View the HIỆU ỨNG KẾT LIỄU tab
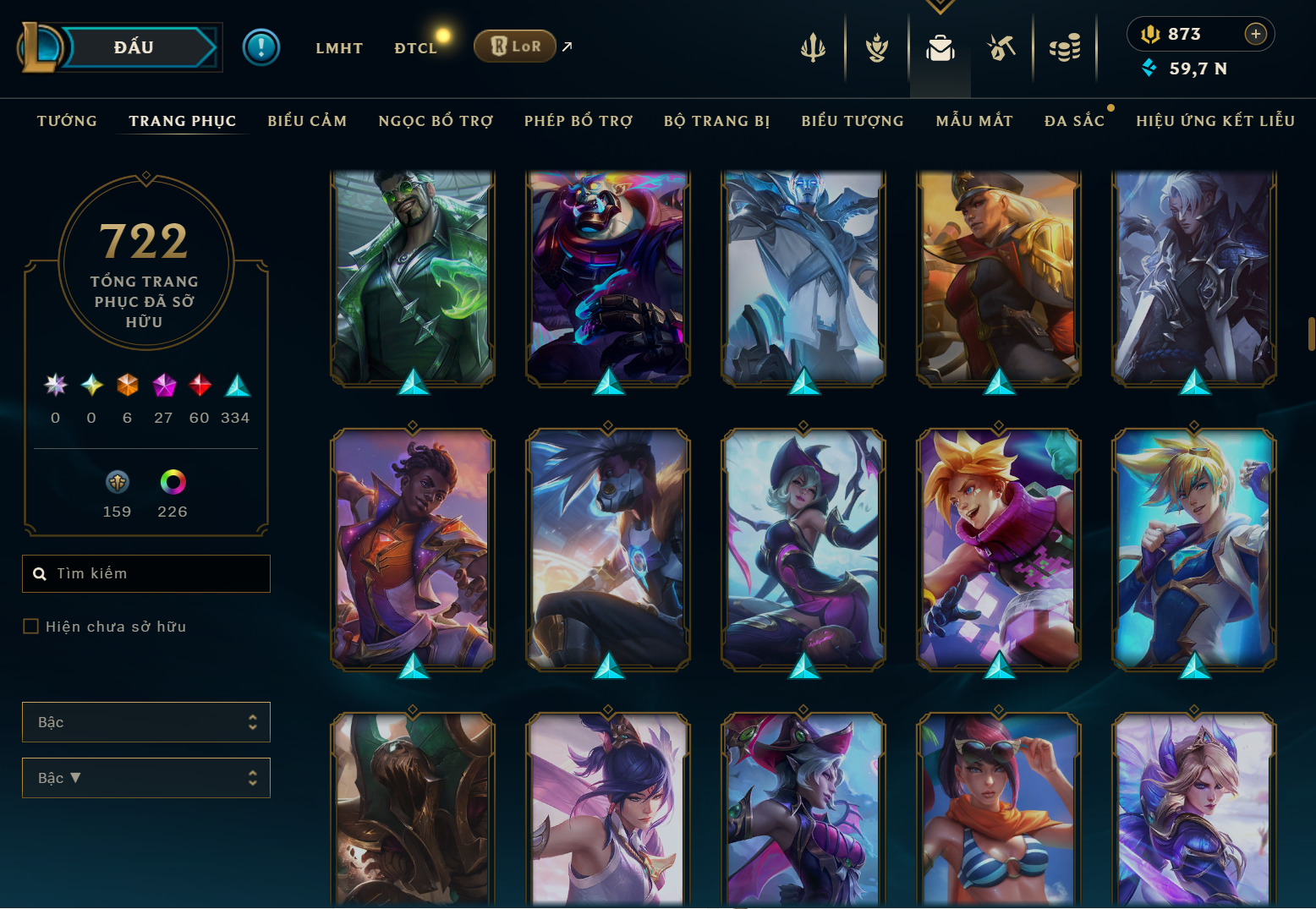This screenshot has width=1316, height=909. pos(1215,121)
